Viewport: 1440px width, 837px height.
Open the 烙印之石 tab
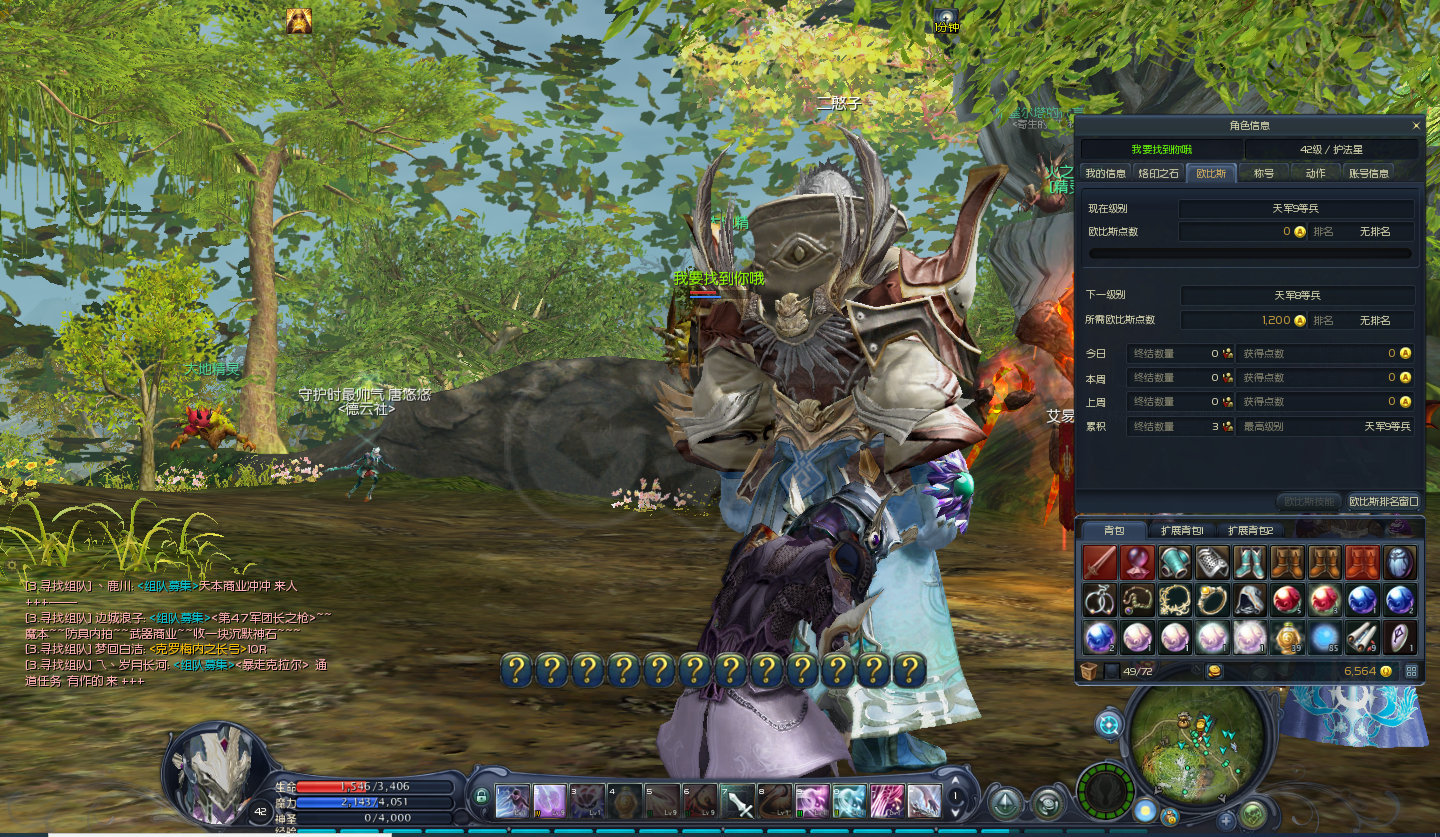tap(1159, 173)
